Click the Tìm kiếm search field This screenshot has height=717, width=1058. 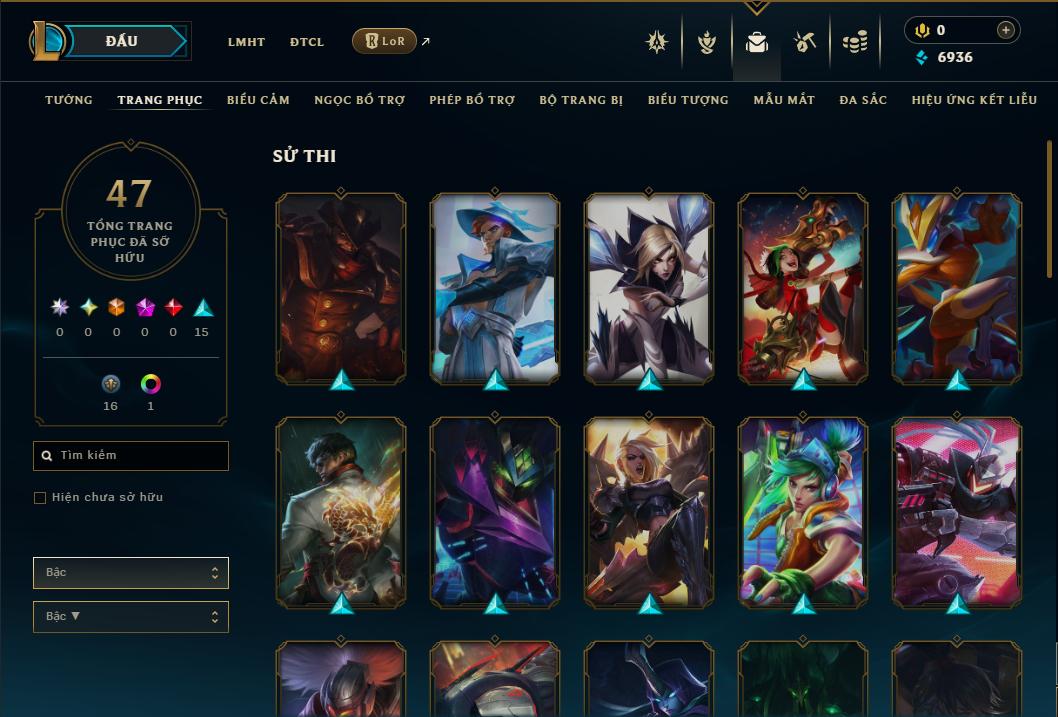click(131, 456)
